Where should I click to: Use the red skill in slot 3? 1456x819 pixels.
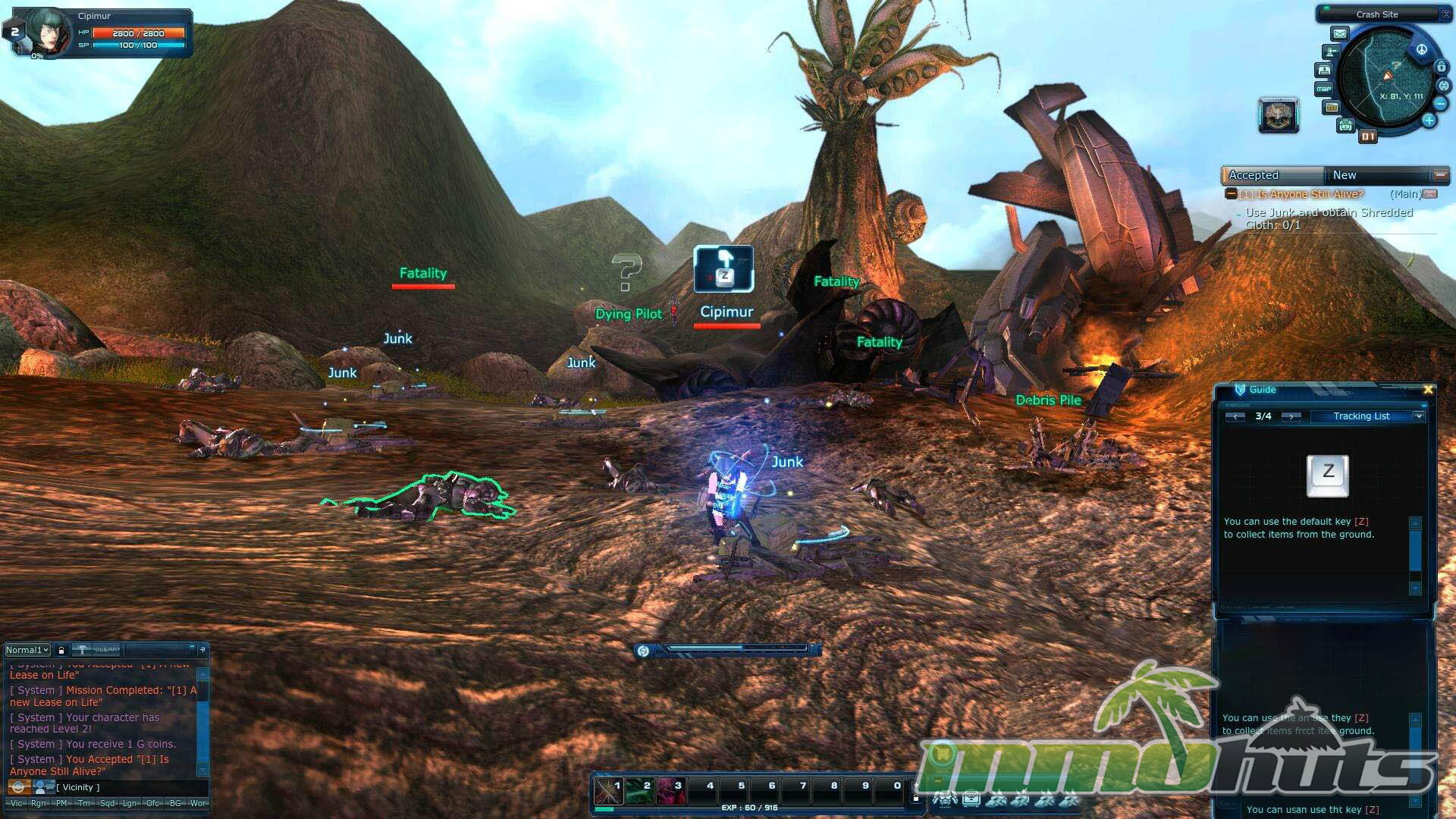click(x=670, y=791)
